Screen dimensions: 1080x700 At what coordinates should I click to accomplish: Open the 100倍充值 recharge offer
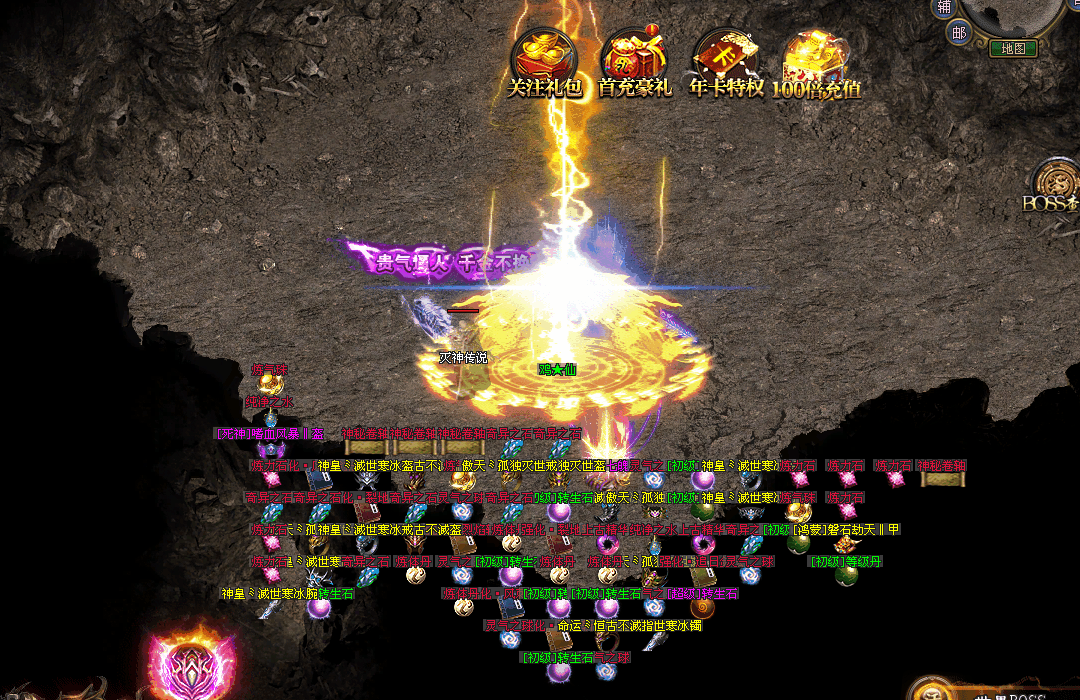816,62
